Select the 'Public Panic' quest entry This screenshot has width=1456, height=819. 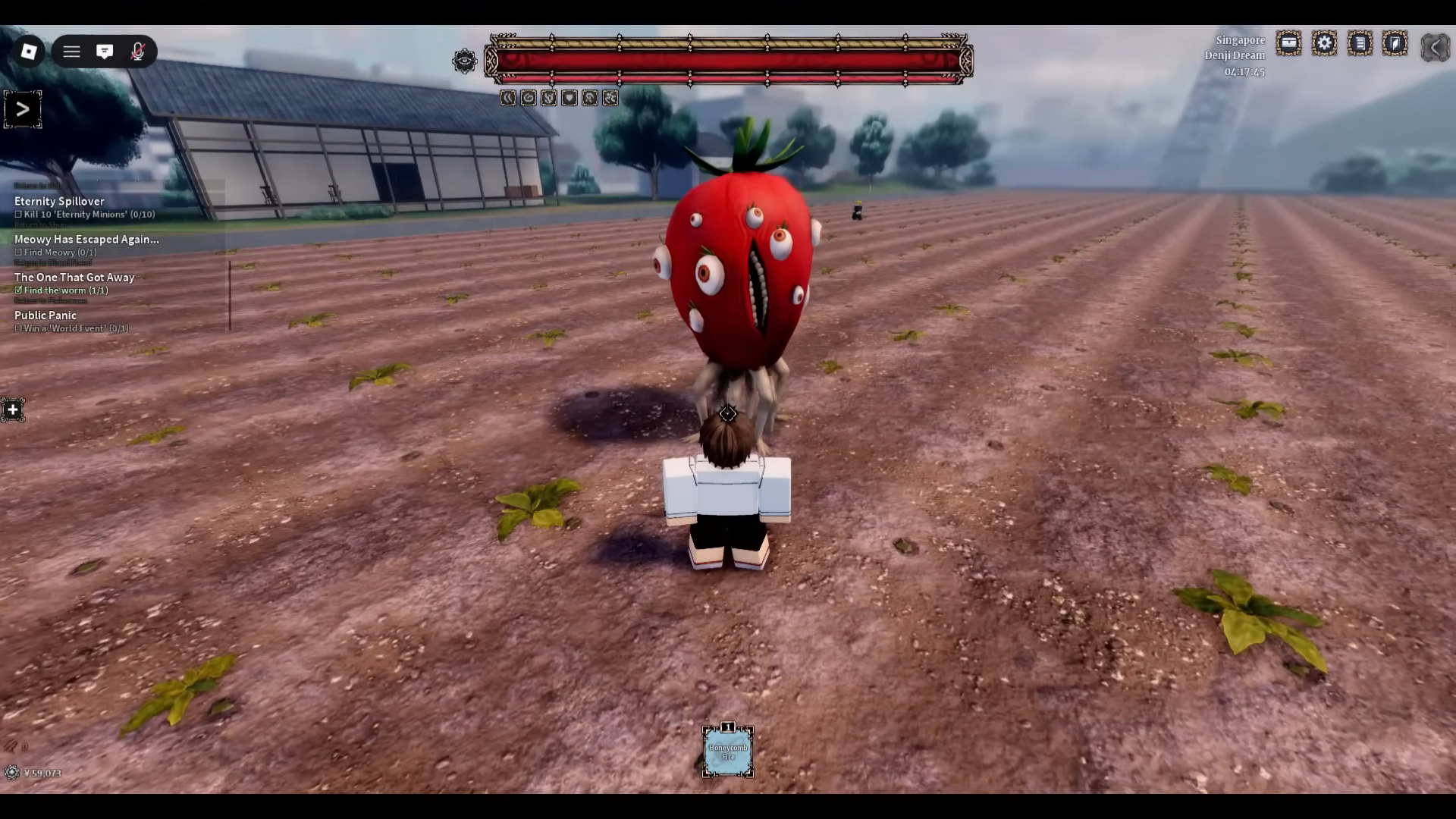click(x=45, y=315)
